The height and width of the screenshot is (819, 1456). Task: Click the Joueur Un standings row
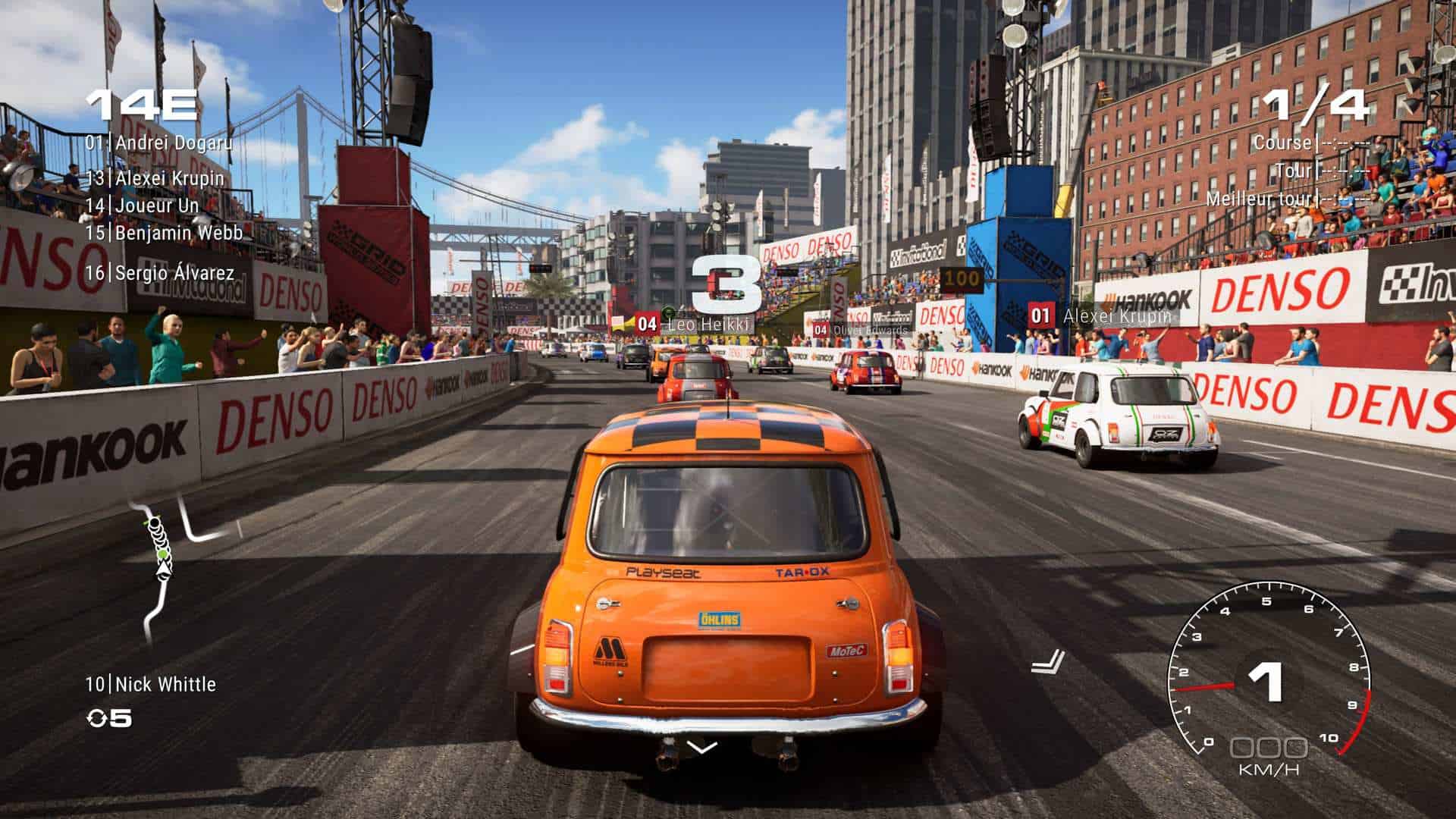tap(143, 206)
